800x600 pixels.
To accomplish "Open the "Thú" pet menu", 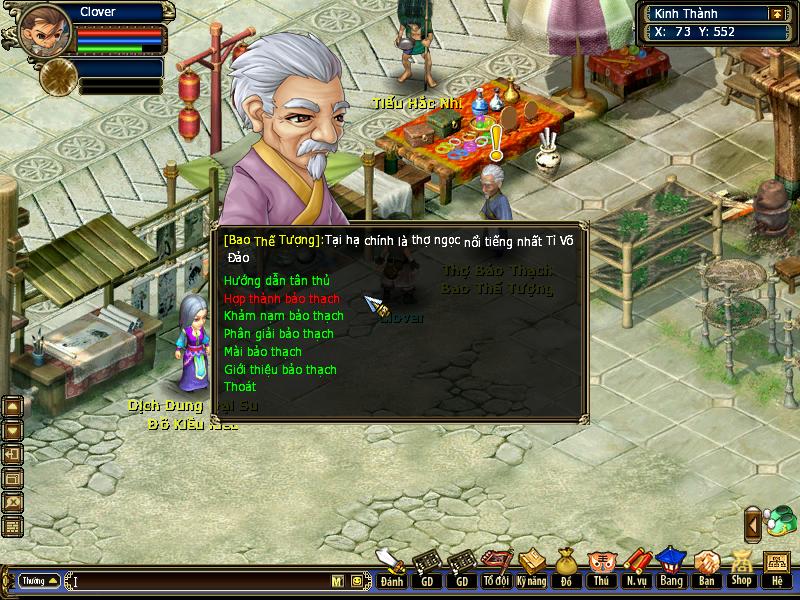I will (x=600, y=568).
